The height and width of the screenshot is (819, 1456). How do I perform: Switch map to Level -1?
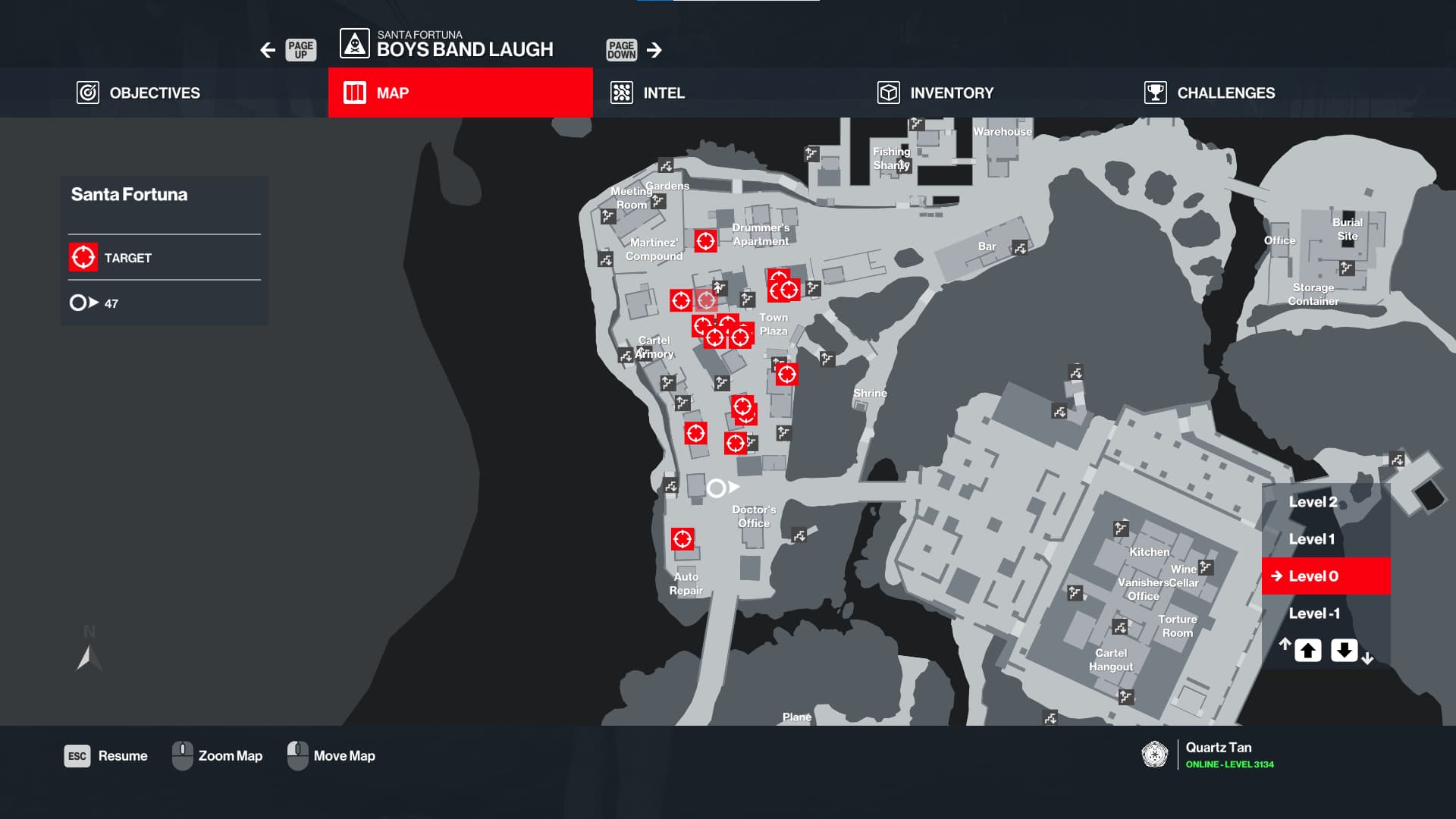[x=1314, y=613]
